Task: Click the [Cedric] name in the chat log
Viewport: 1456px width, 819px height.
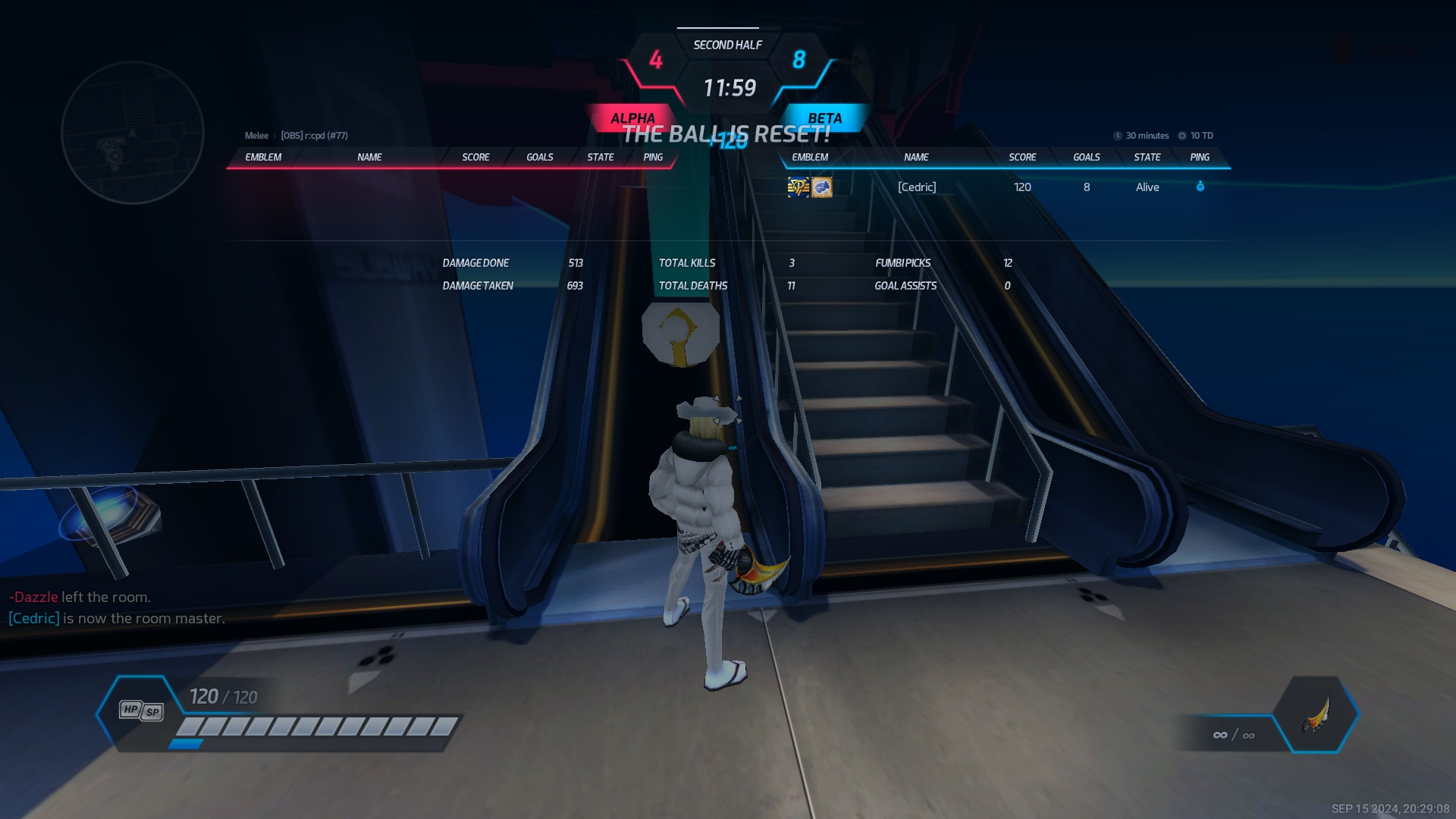Action: click(34, 618)
